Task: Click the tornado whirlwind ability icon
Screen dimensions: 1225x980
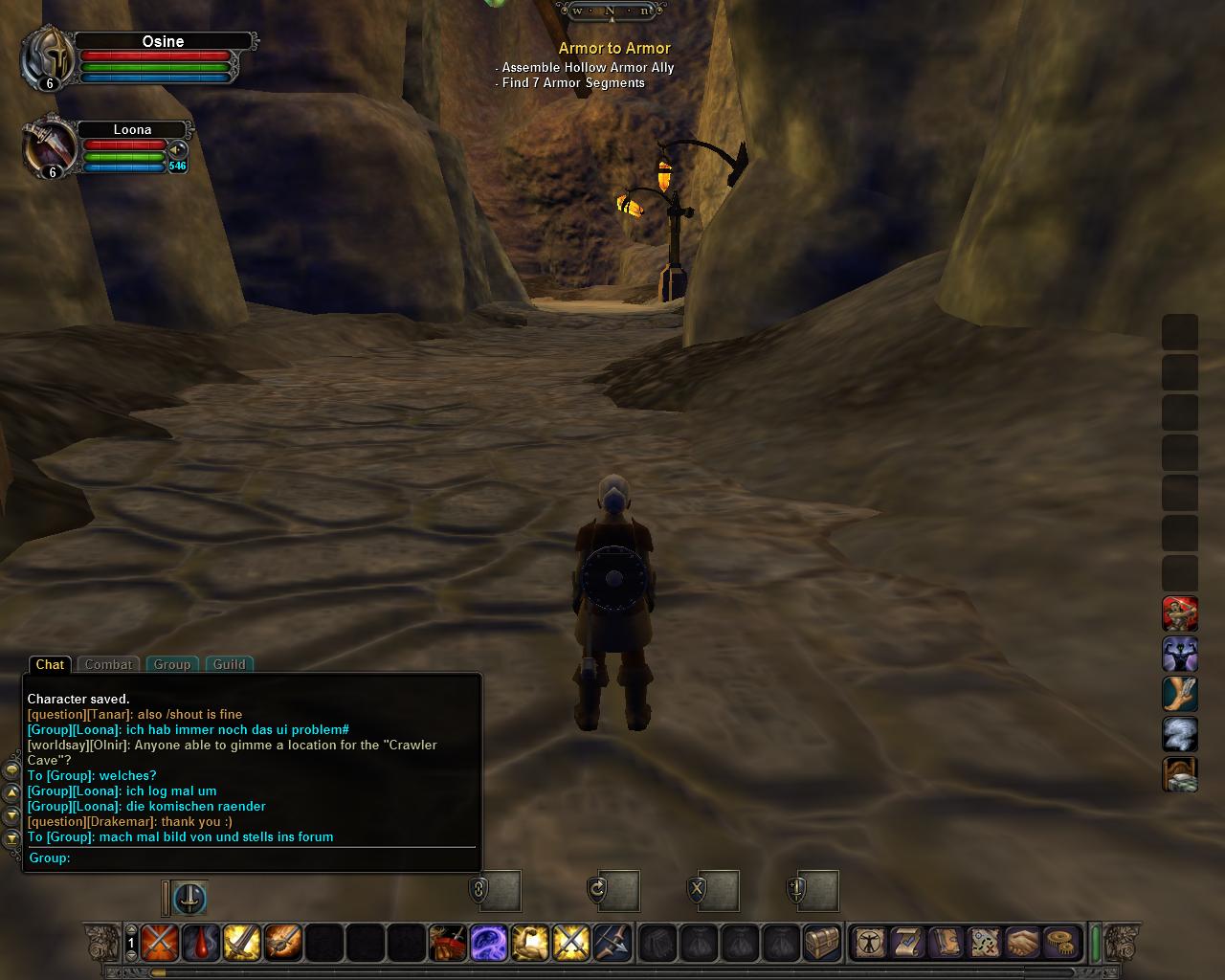Action: (x=1180, y=735)
